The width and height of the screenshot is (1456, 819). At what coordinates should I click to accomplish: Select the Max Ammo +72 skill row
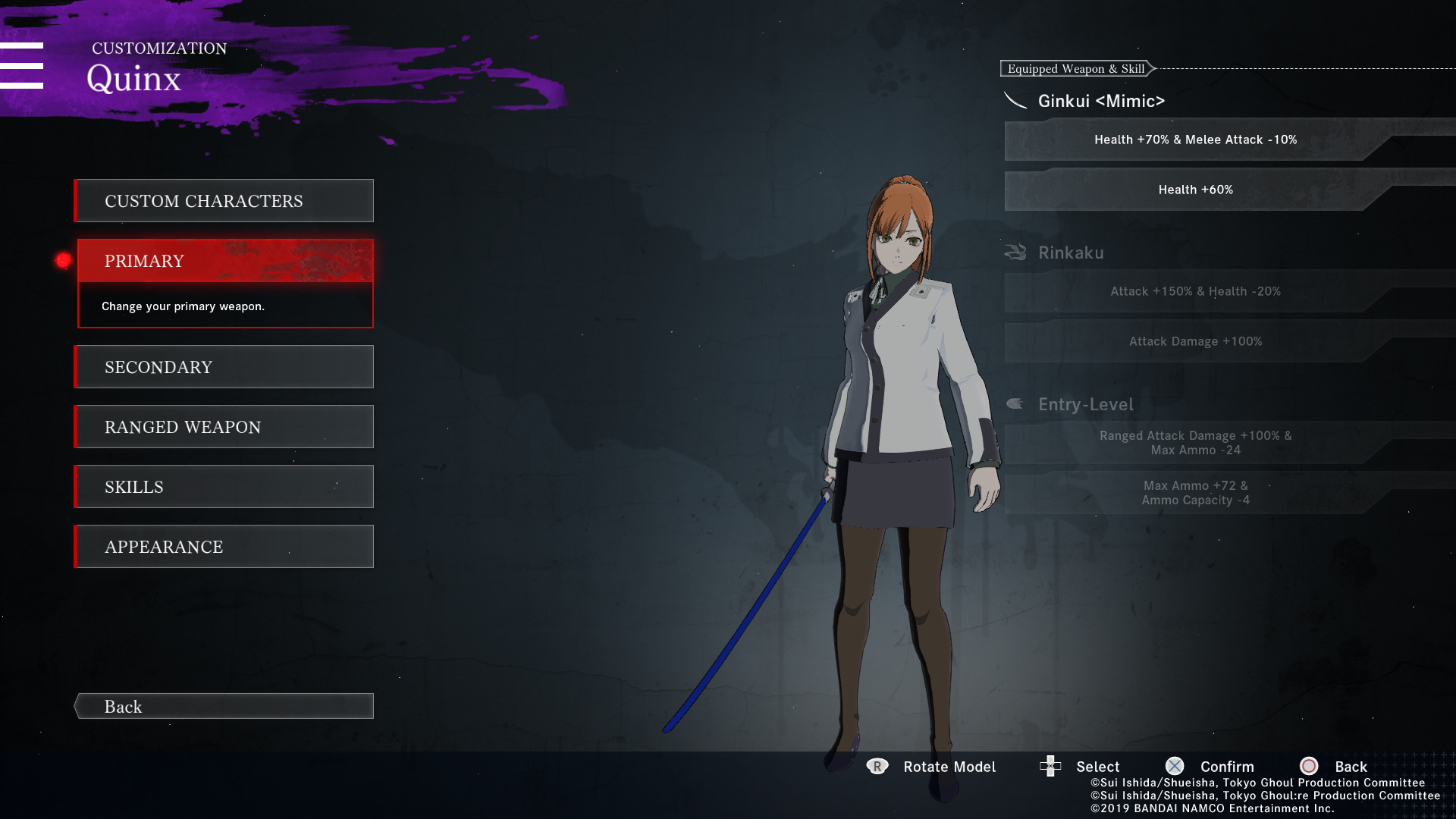[x=1195, y=493]
